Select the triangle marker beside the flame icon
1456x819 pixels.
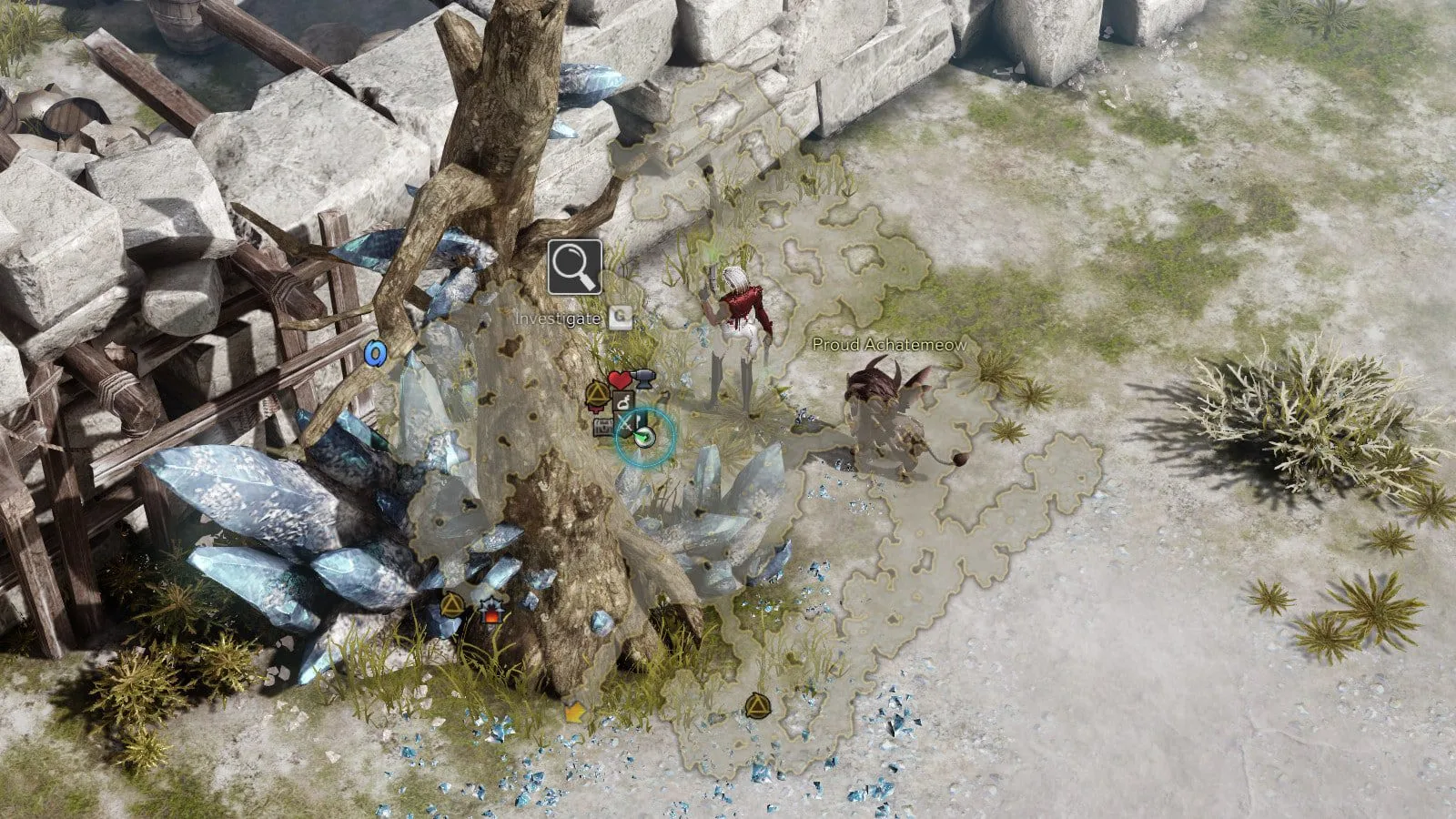click(x=452, y=604)
